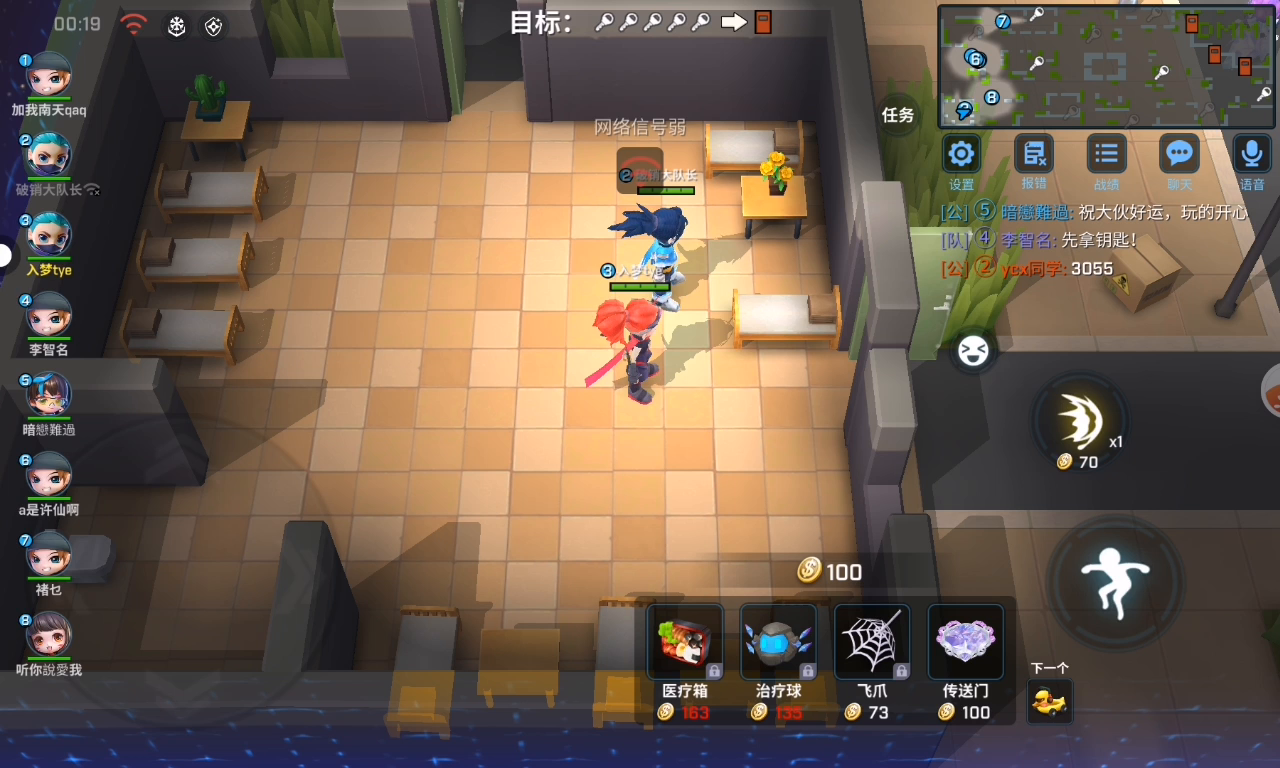Screen dimensions: 1280x768
Task: Buy the 治疗球 healing orb item
Action: tap(779, 642)
